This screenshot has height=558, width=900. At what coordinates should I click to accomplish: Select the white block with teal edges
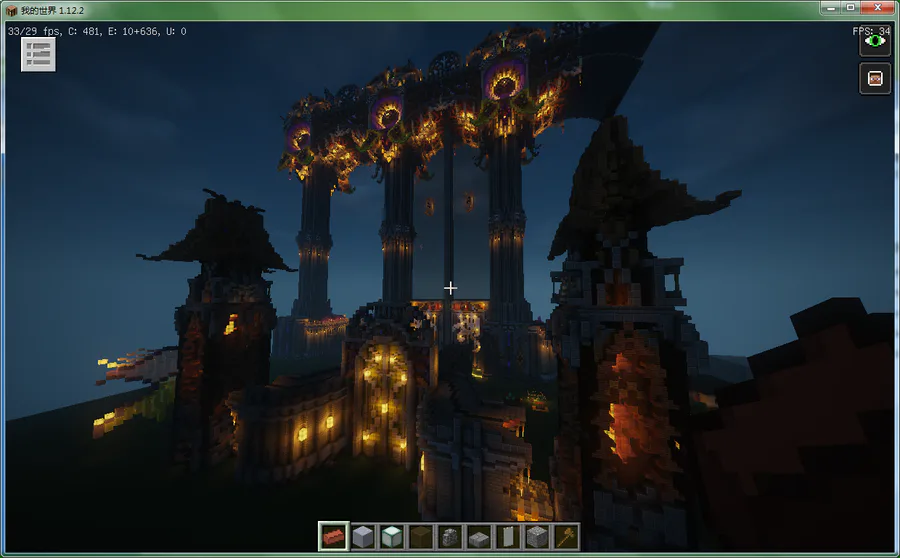pos(392,536)
